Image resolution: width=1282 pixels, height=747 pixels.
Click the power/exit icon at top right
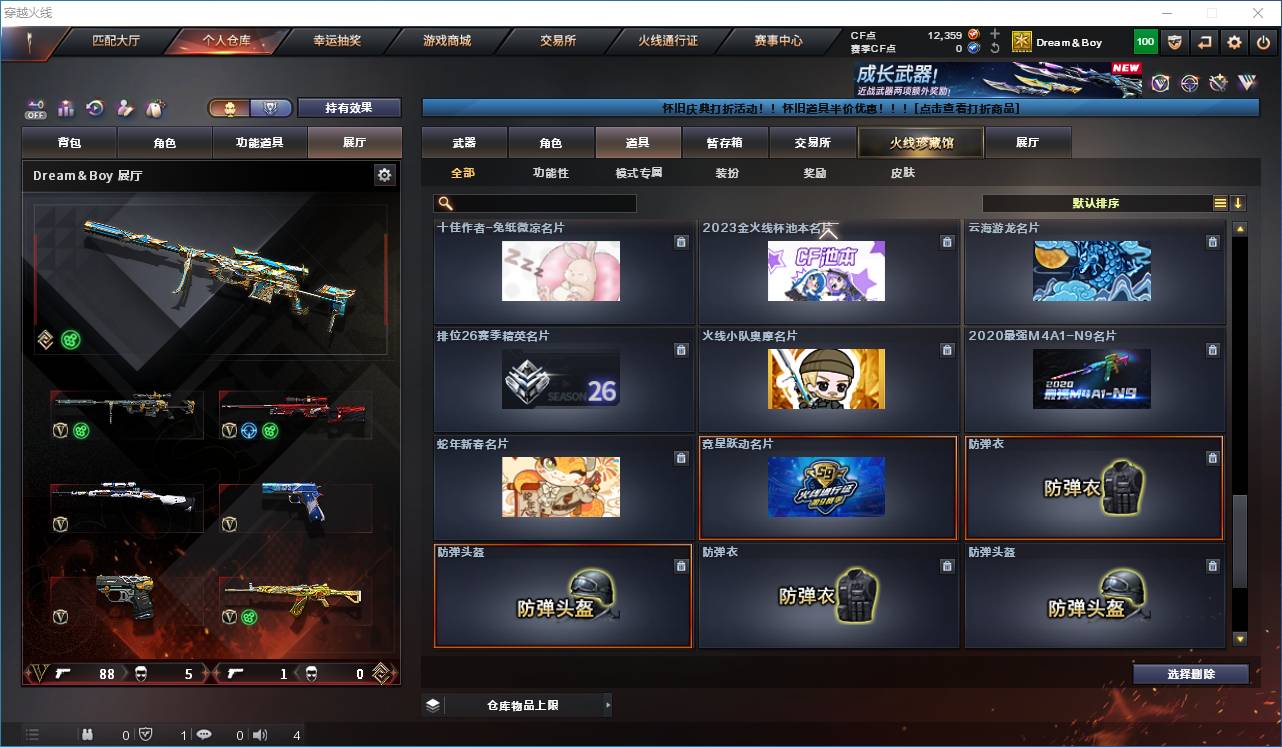point(1263,41)
